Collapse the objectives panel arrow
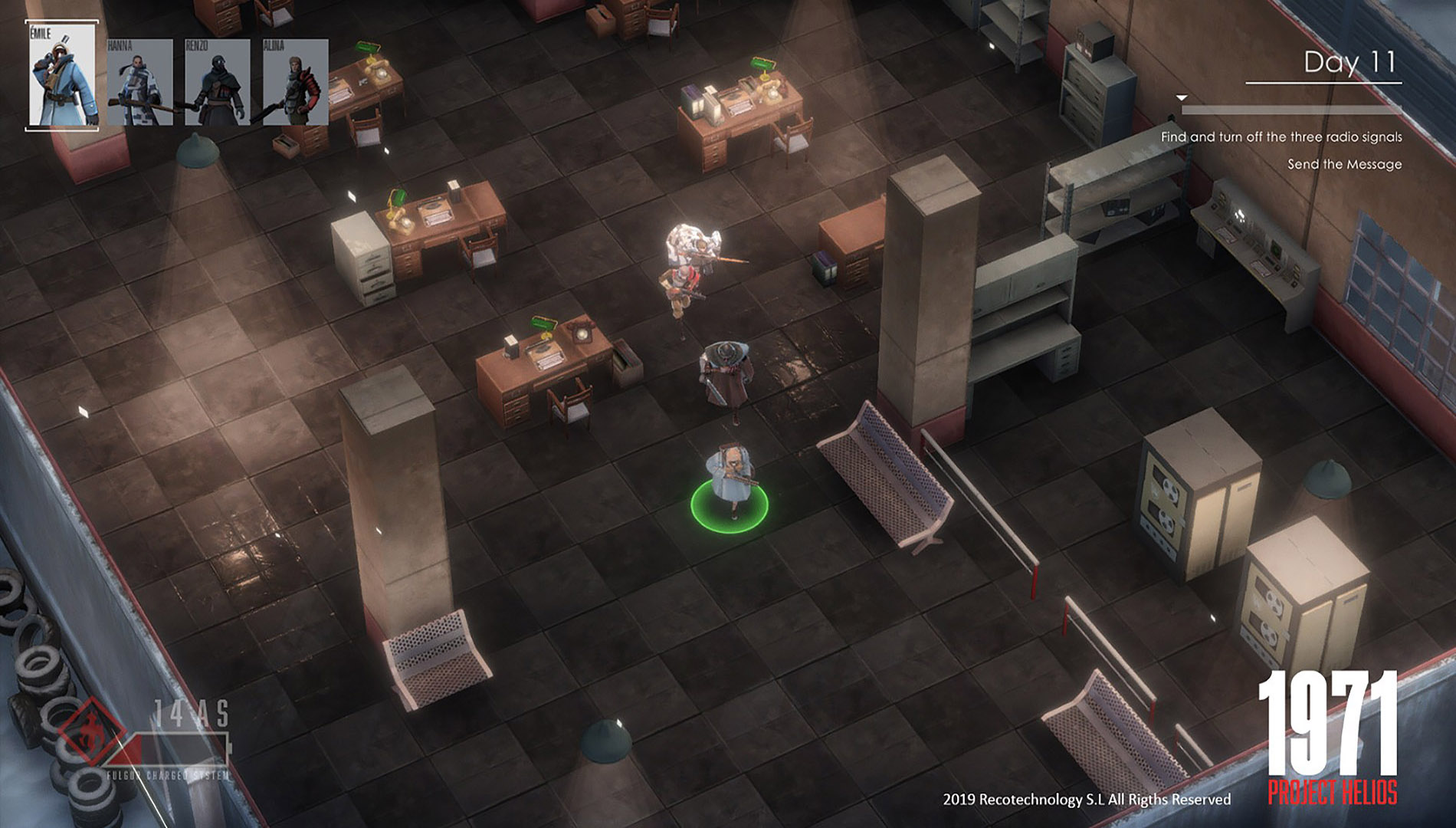 click(1182, 98)
